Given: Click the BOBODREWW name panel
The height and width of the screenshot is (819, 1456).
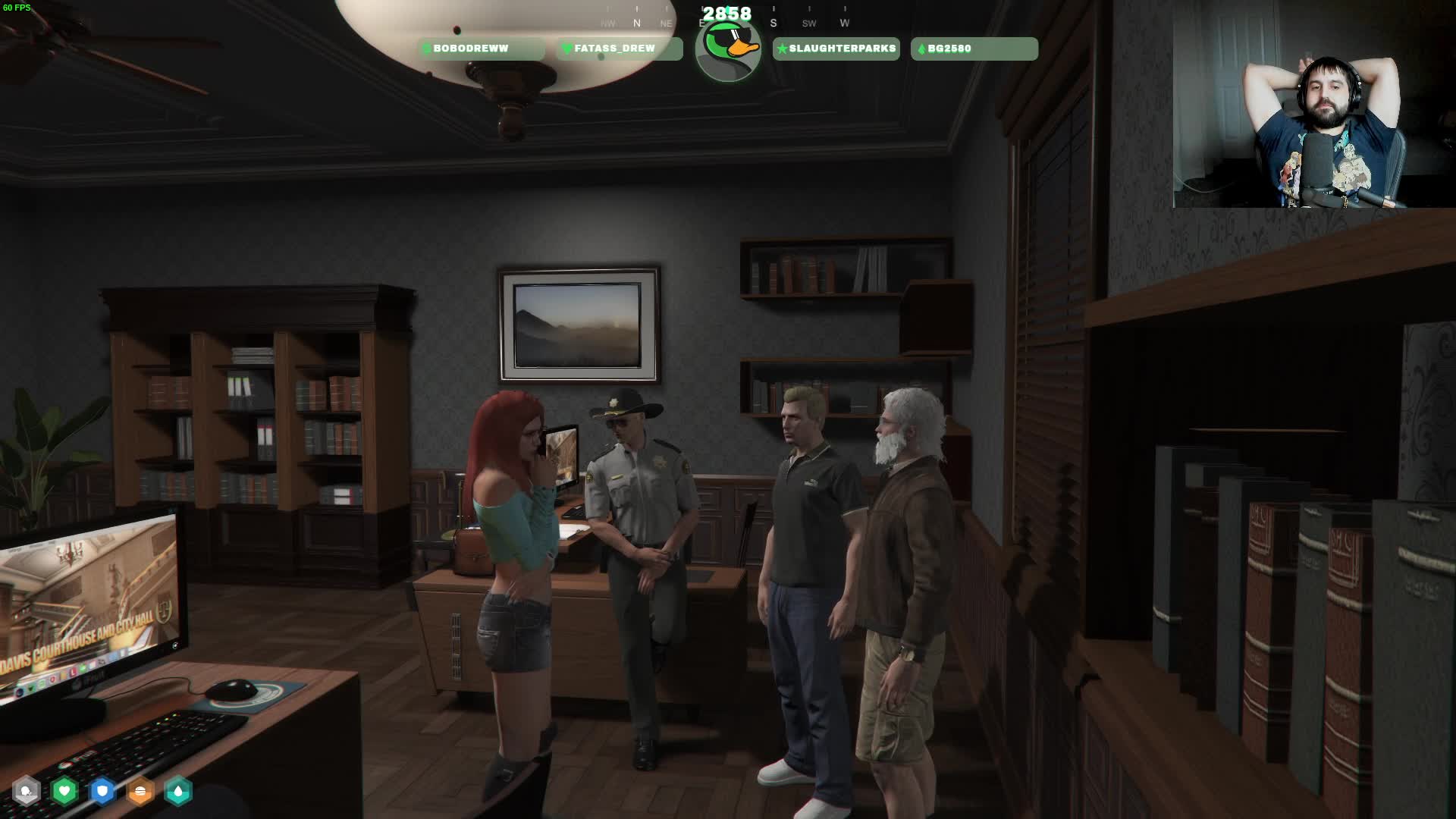Looking at the screenshot, I should (481, 49).
